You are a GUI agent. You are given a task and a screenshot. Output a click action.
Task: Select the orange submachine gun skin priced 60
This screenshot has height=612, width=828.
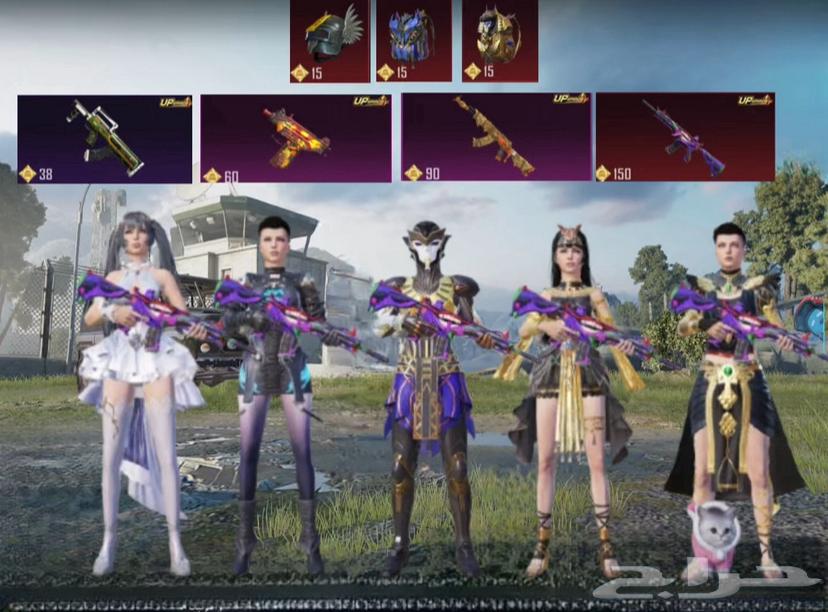coord(296,138)
